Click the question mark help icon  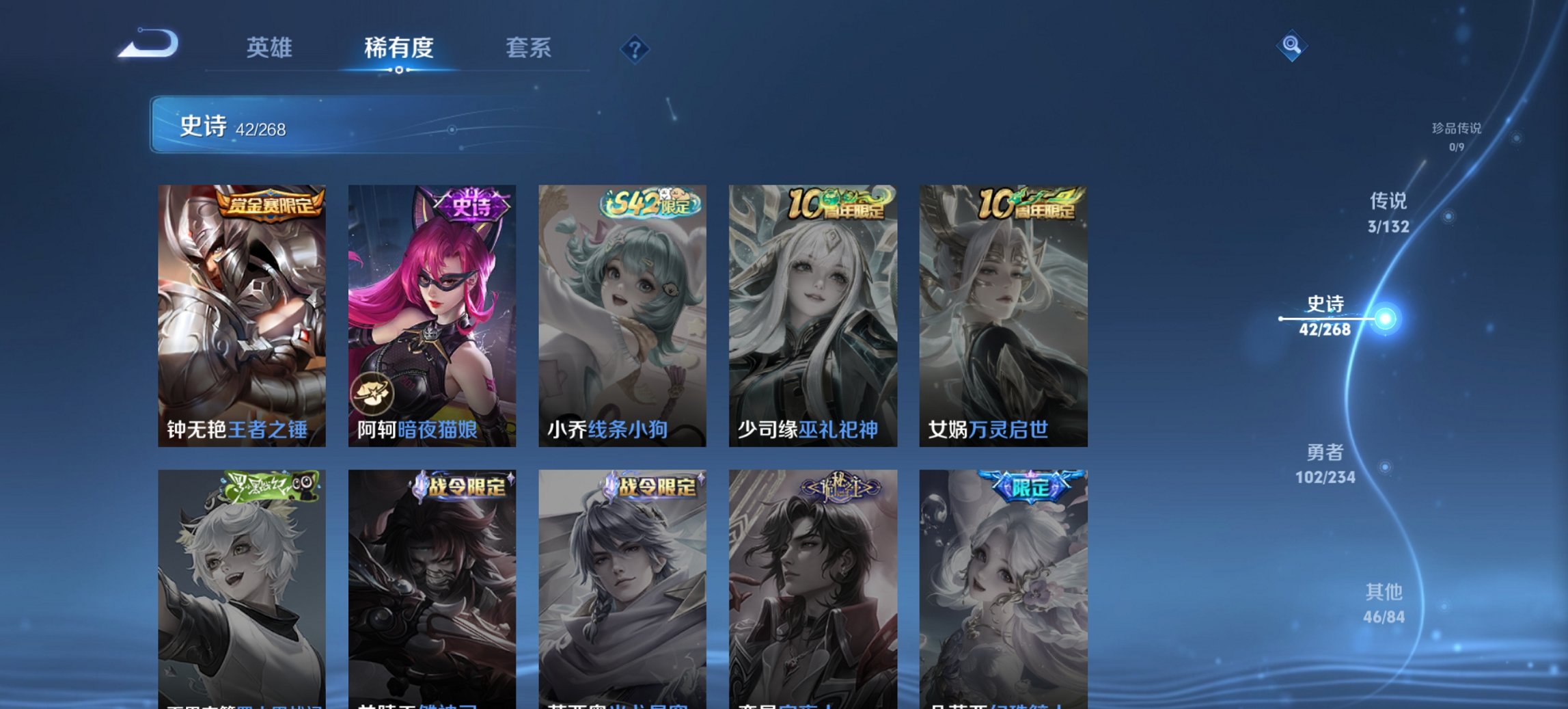coord(636,49)
